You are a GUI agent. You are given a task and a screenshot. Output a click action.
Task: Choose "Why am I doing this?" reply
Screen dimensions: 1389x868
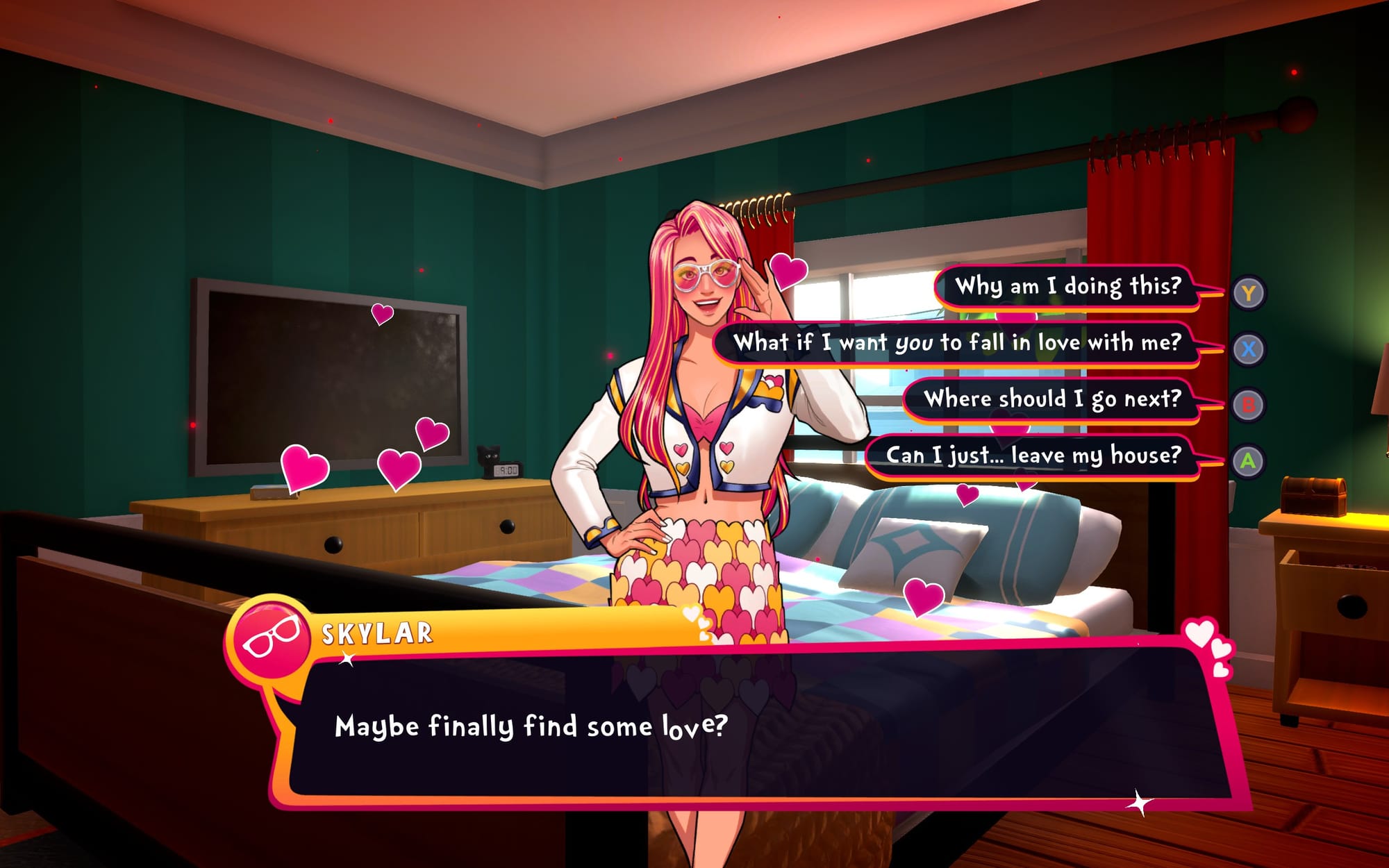coord(1067,286)
